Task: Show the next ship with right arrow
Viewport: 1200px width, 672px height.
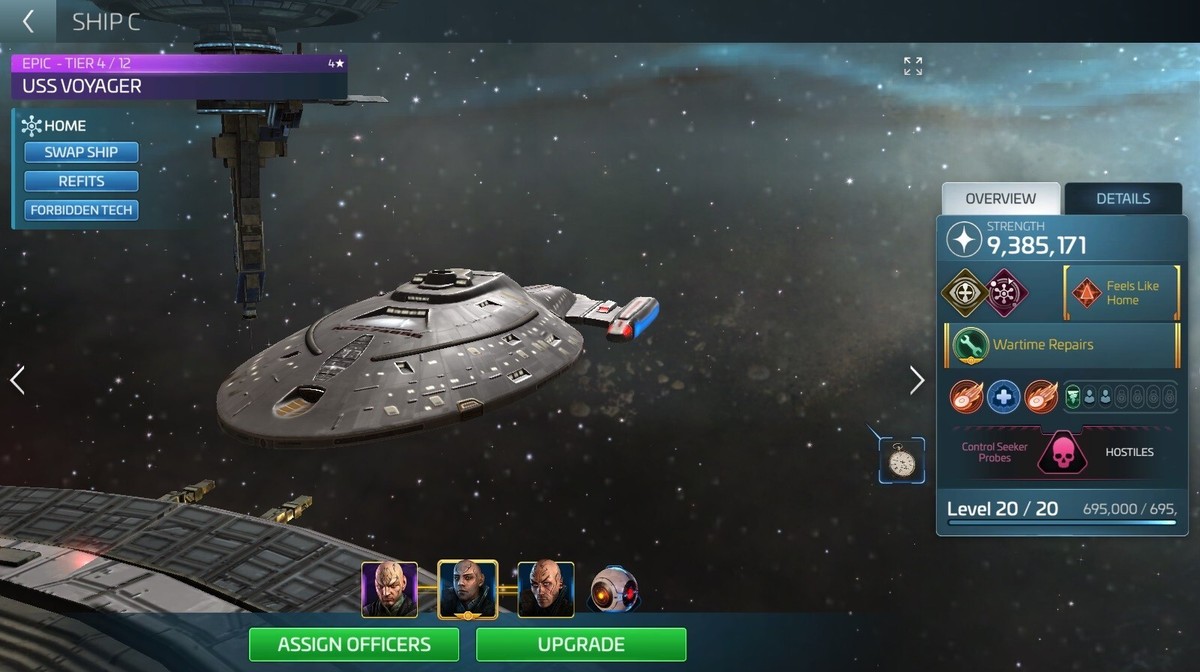Action: 917,380
